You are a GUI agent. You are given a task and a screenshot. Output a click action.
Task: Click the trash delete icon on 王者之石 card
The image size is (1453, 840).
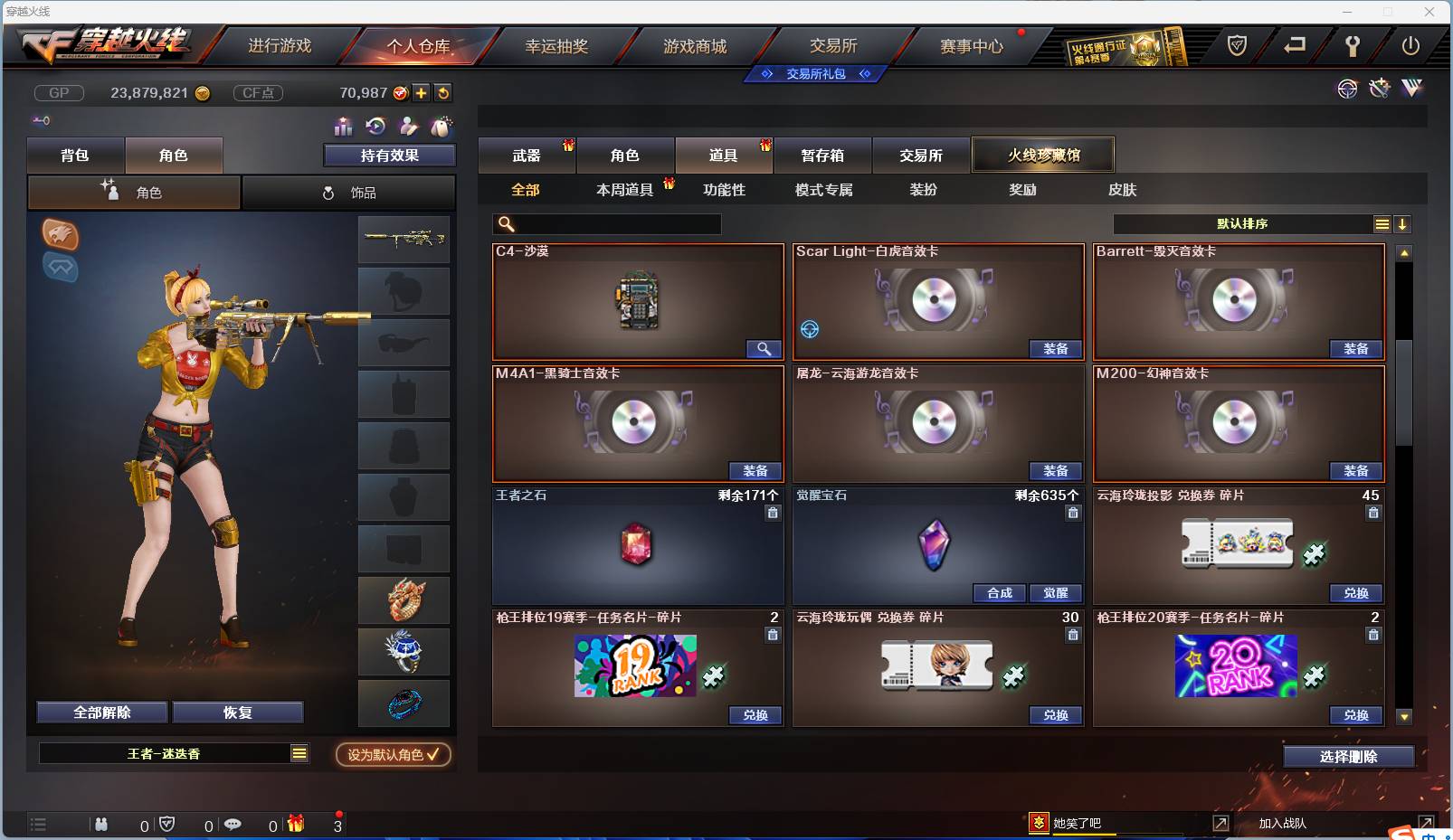click(773, 513)
